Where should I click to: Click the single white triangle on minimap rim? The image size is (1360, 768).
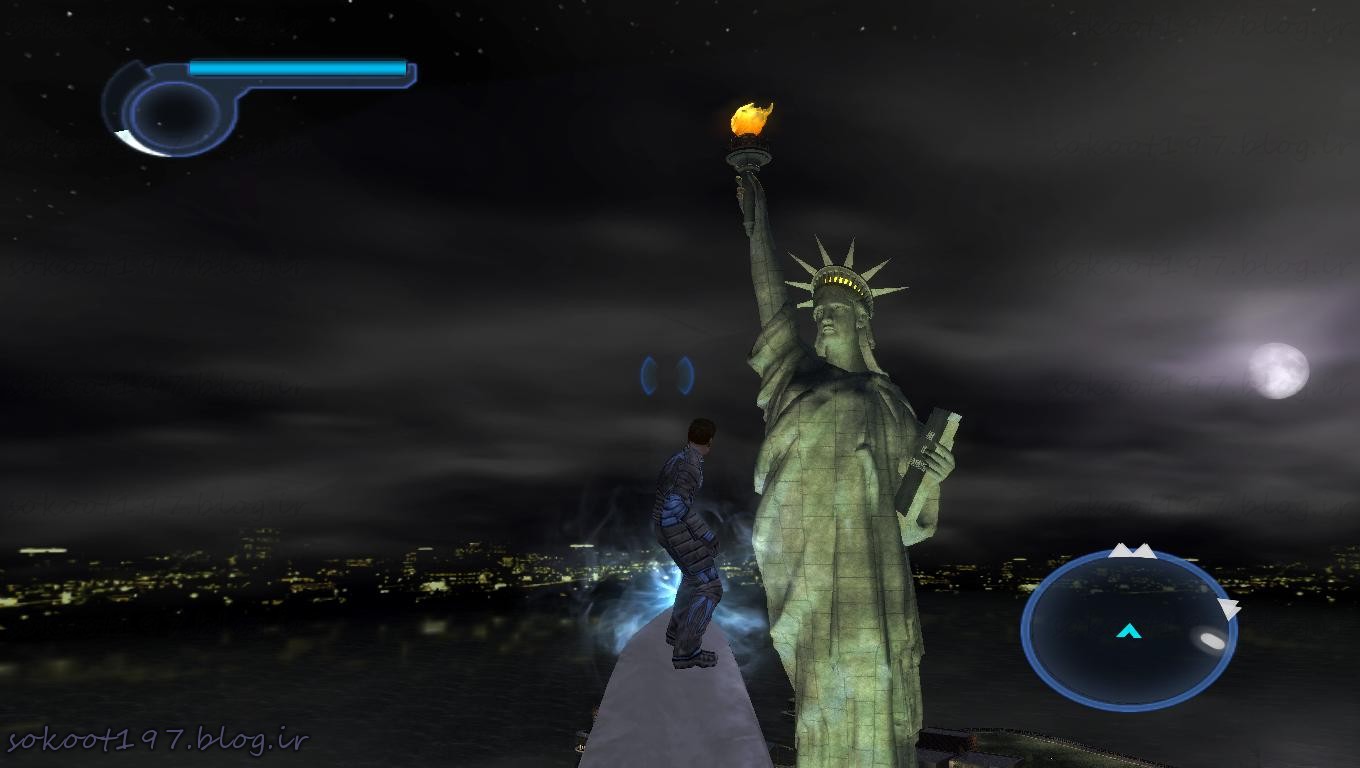[1229, 608]
